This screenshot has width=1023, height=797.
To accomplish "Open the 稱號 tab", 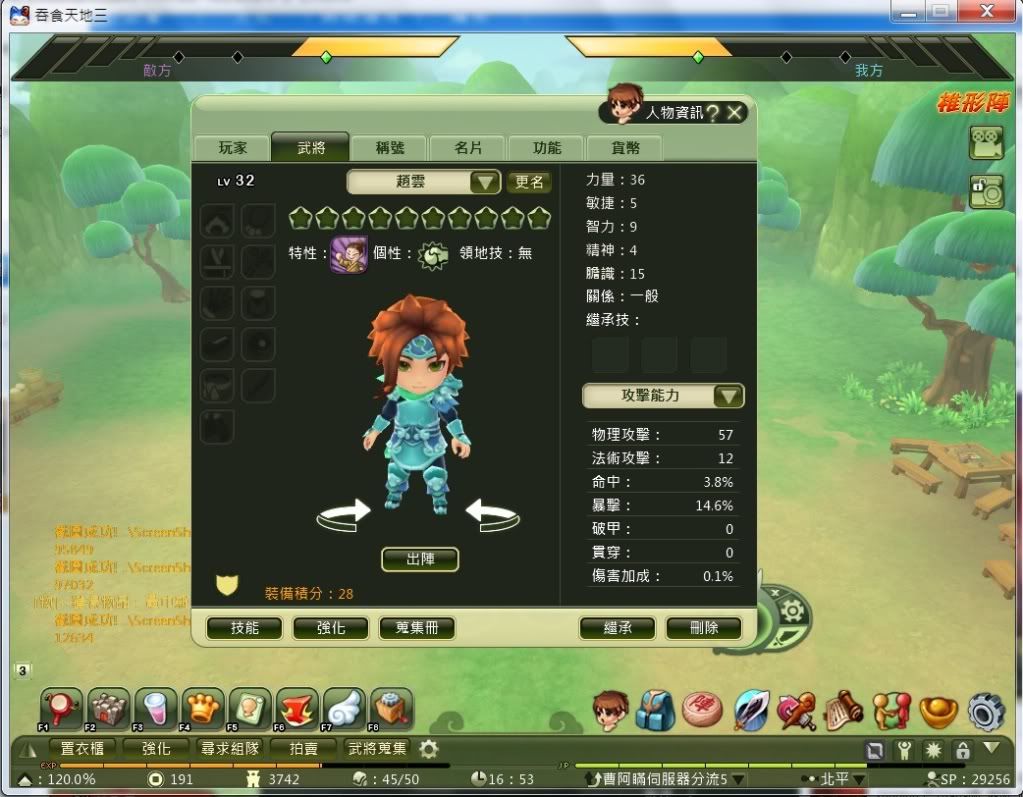I will 389,148.
